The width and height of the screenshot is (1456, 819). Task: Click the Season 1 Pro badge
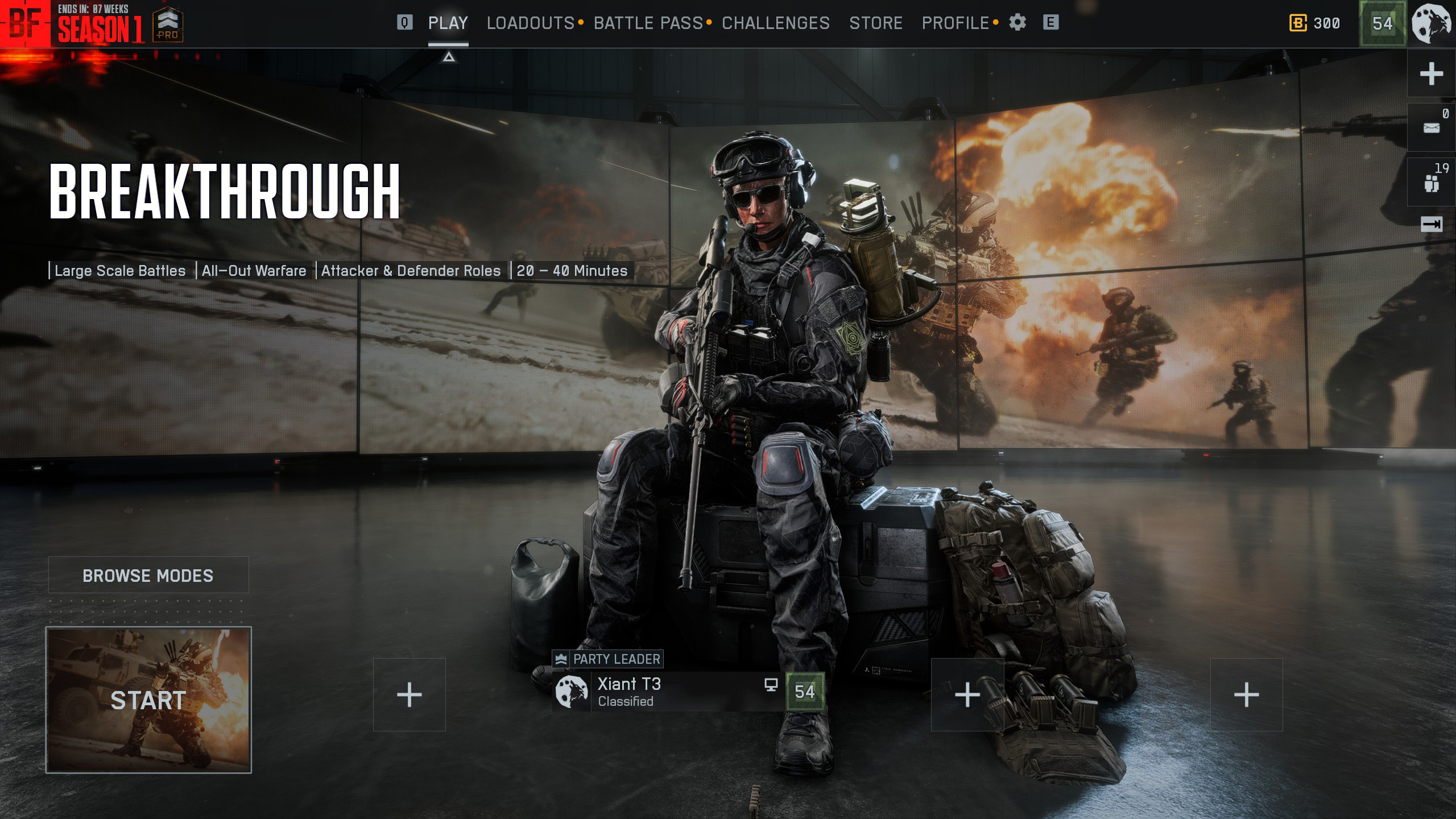[x=168, y=24]
